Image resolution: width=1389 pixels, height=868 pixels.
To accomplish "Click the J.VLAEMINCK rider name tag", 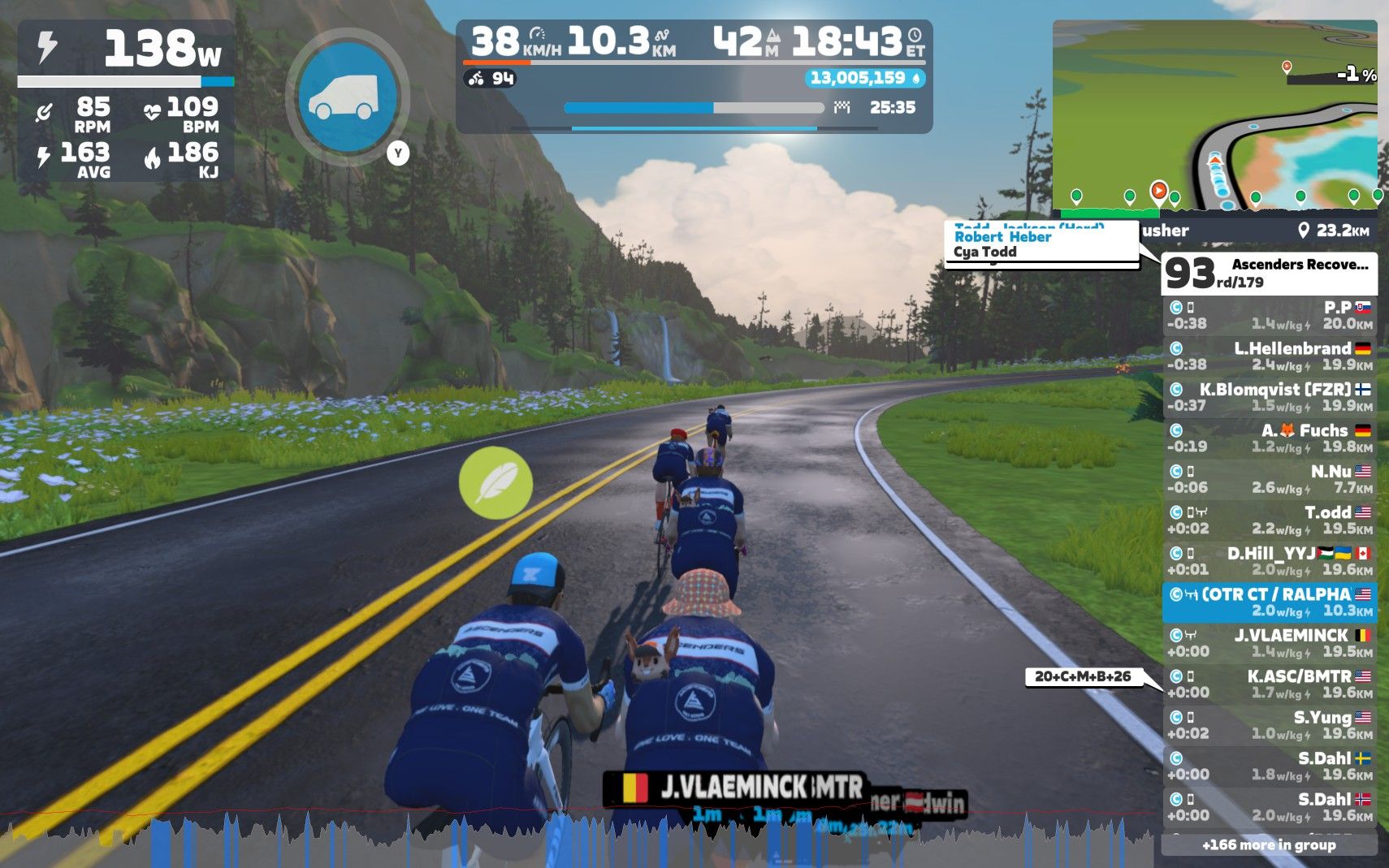I will pos(734,787).
